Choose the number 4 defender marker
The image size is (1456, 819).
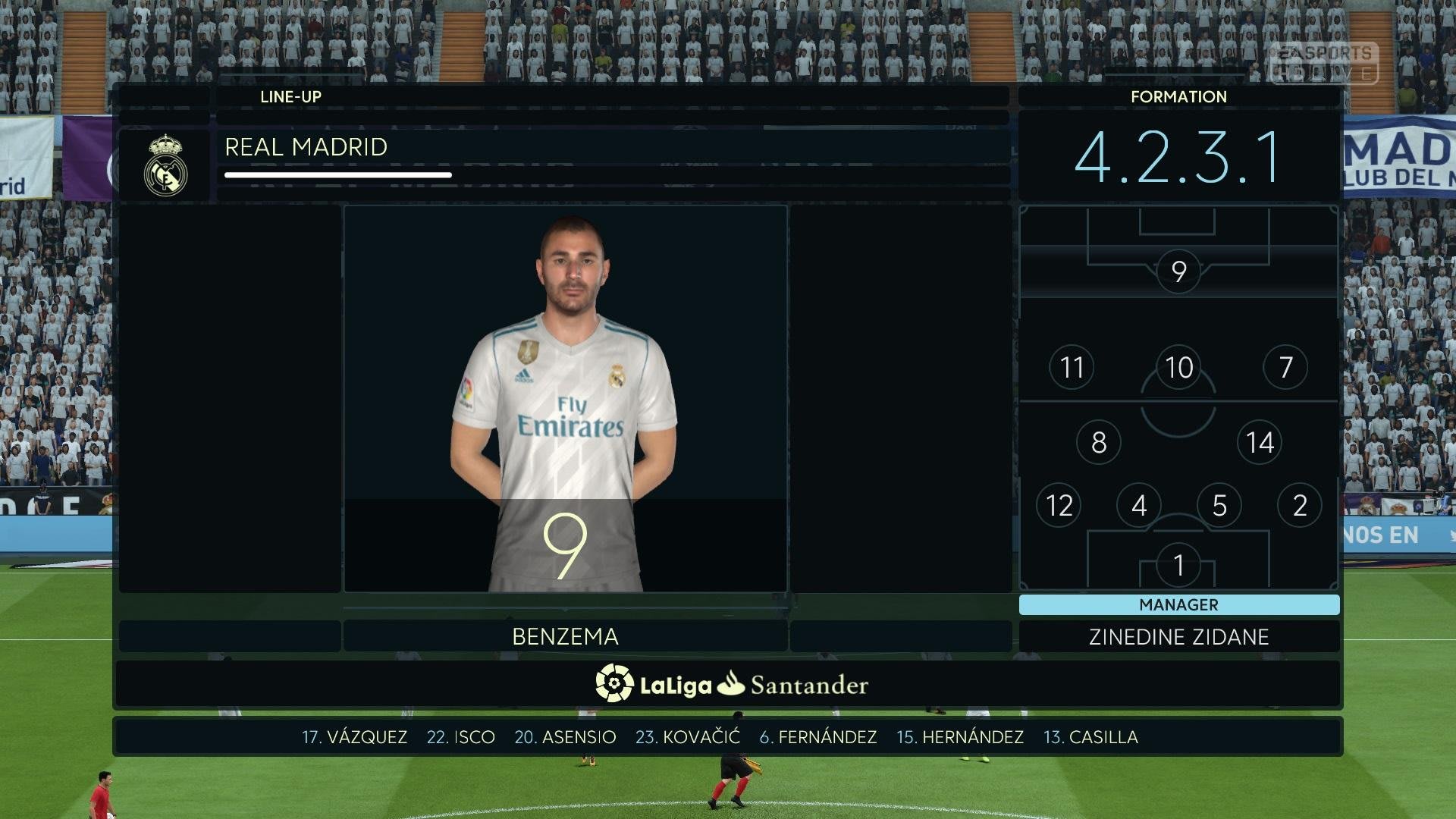1139,505
